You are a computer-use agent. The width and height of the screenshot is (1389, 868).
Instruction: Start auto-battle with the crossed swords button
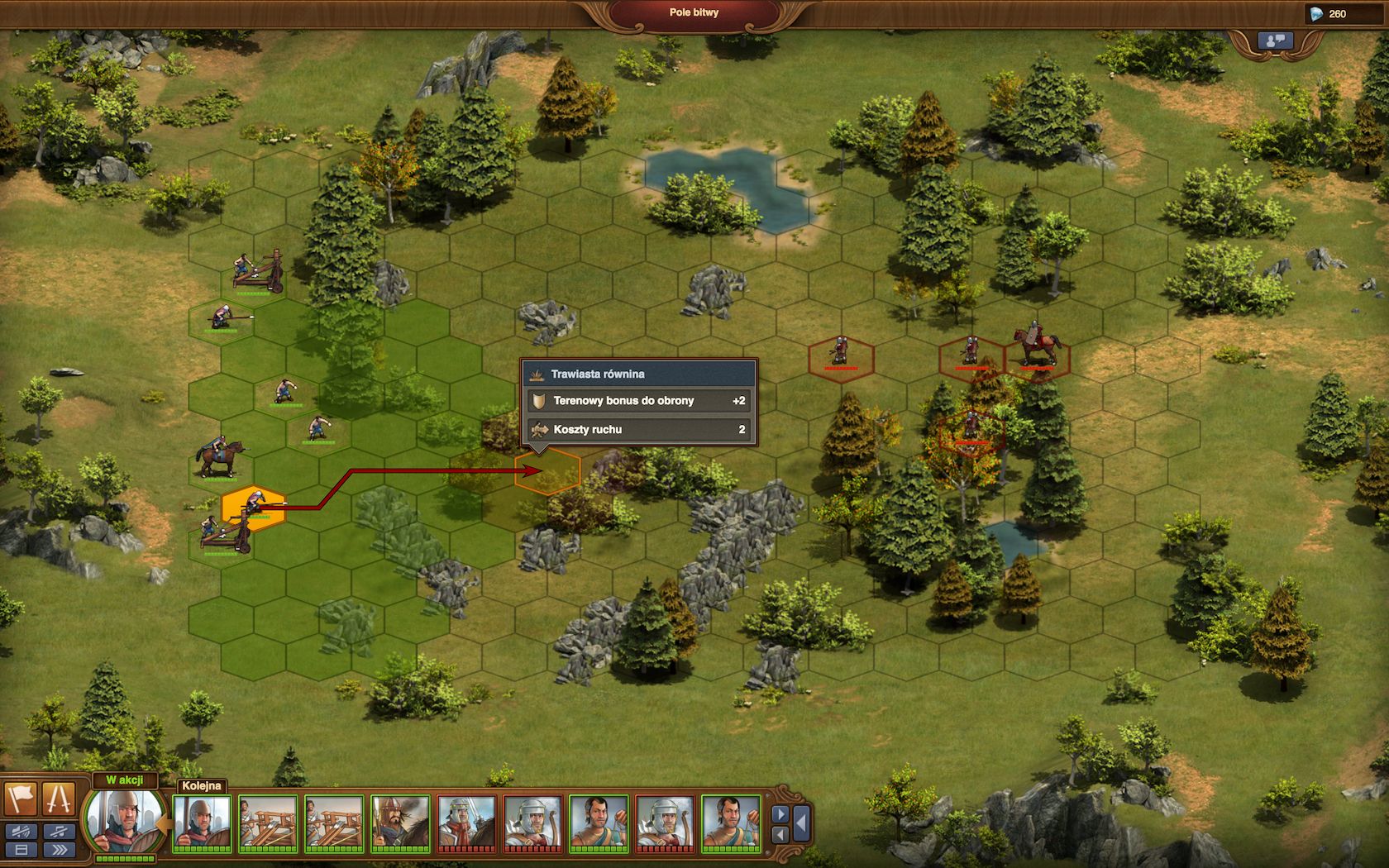tap(59, 799)
